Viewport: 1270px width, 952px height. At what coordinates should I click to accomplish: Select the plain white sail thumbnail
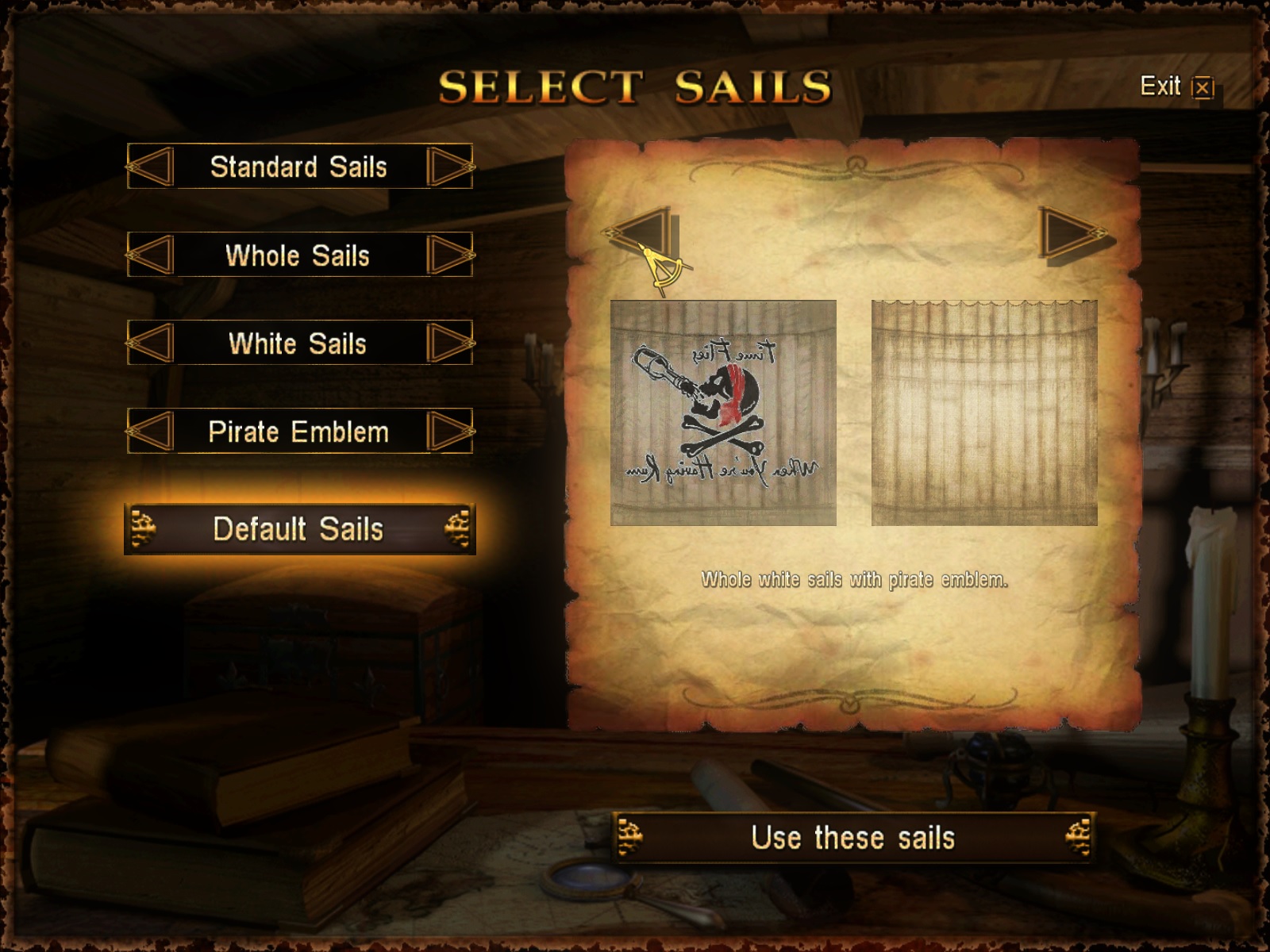click(984, 413)
